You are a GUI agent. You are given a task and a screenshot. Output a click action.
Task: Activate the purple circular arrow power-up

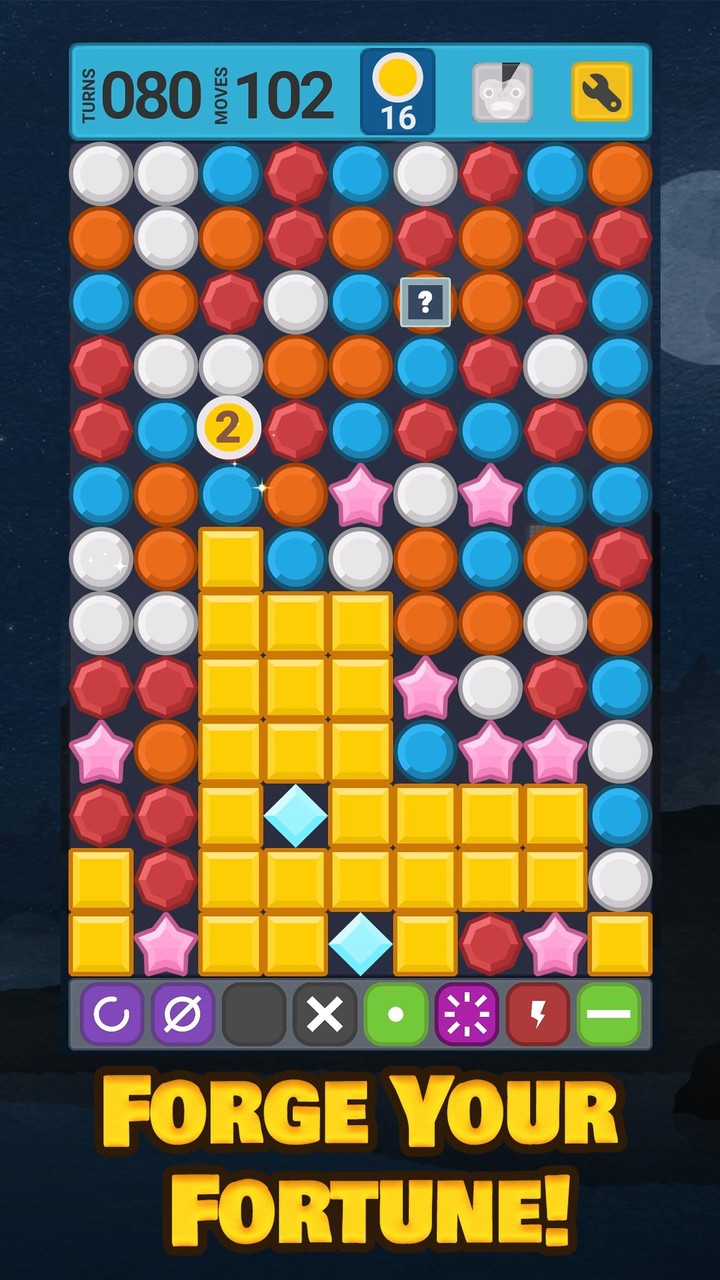click(x=112, y=1013)
